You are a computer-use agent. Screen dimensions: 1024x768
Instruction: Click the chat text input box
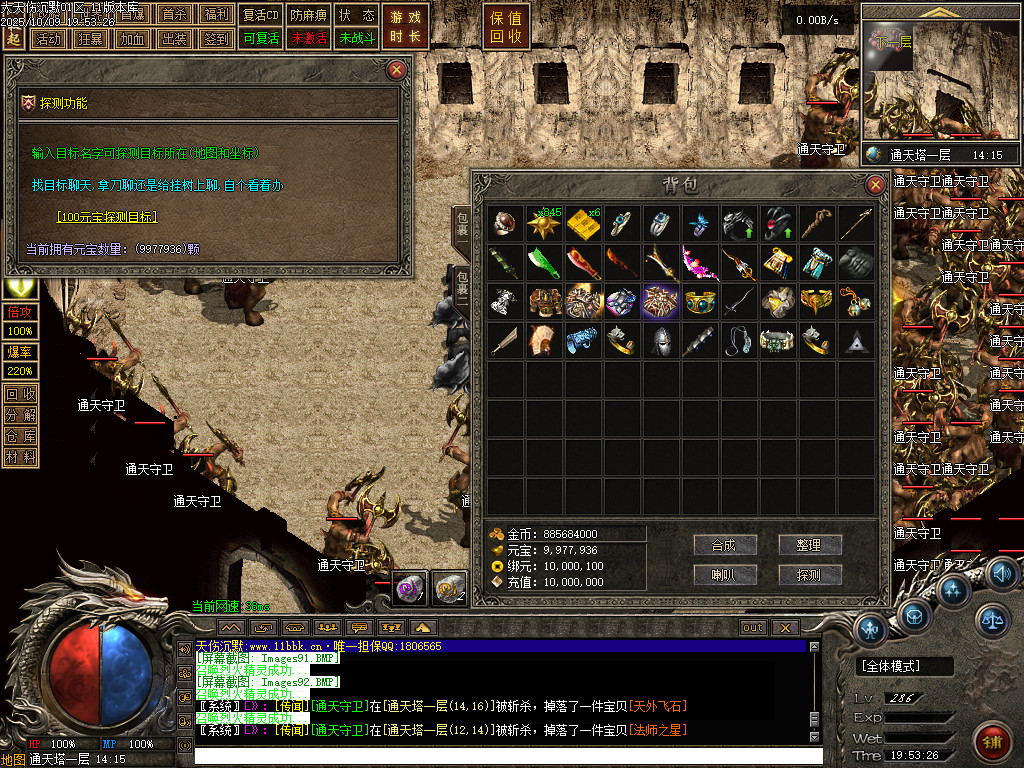500,756
